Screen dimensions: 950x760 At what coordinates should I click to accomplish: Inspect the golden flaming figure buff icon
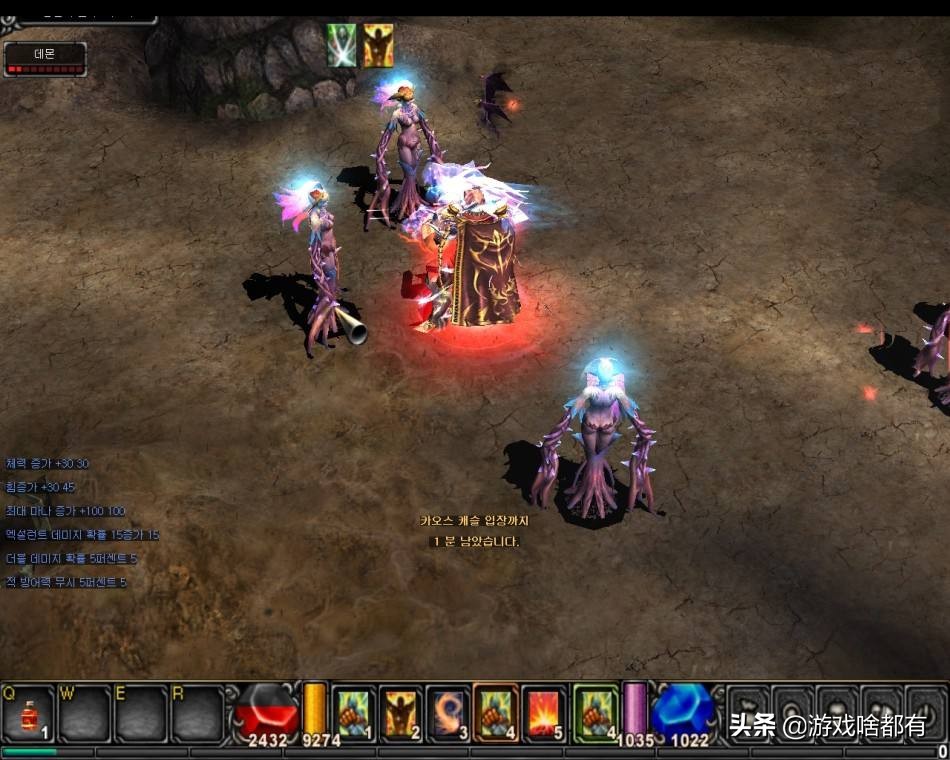point(378,46)
